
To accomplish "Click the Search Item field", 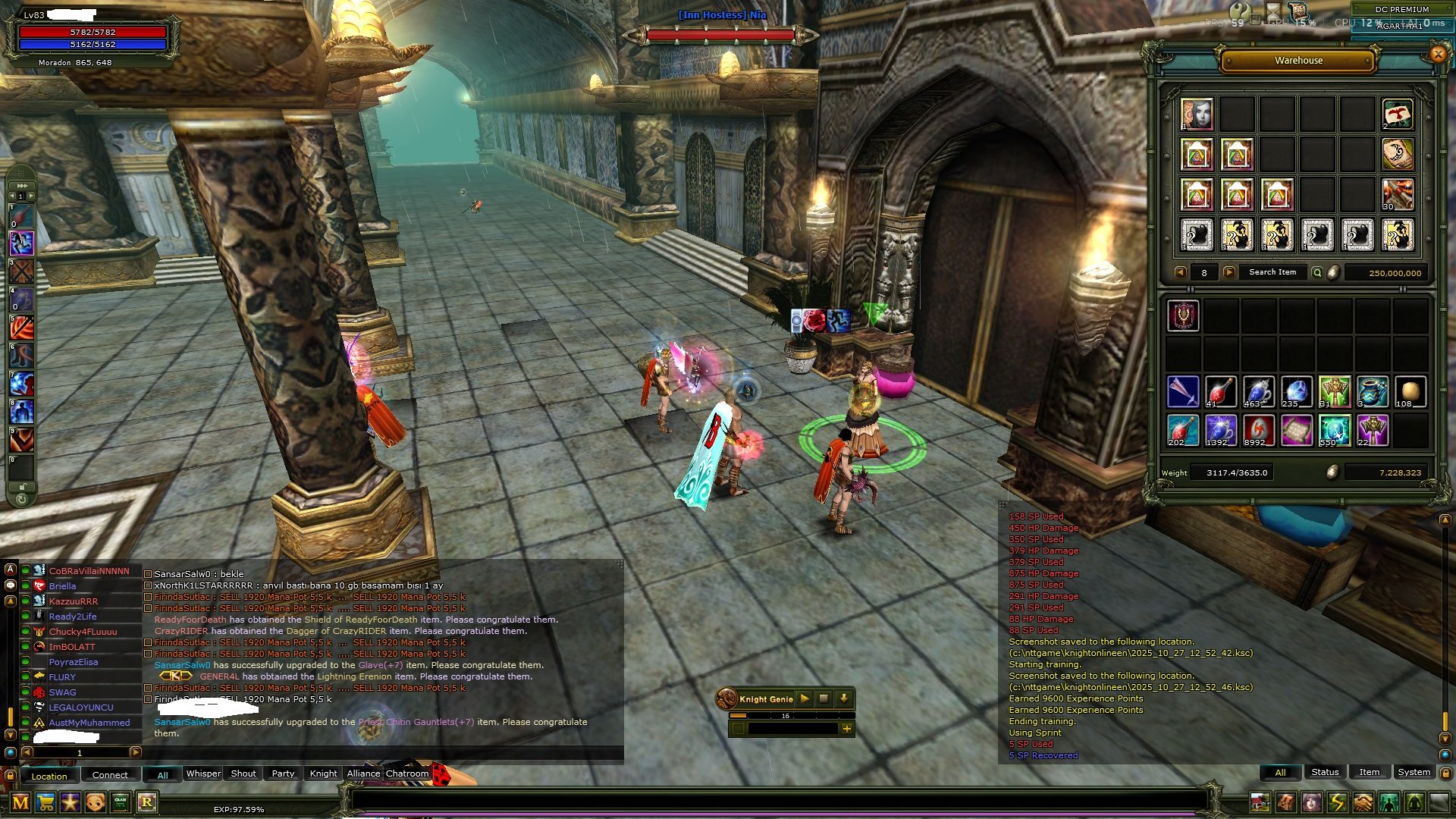I will click(x=1272, y=272).
